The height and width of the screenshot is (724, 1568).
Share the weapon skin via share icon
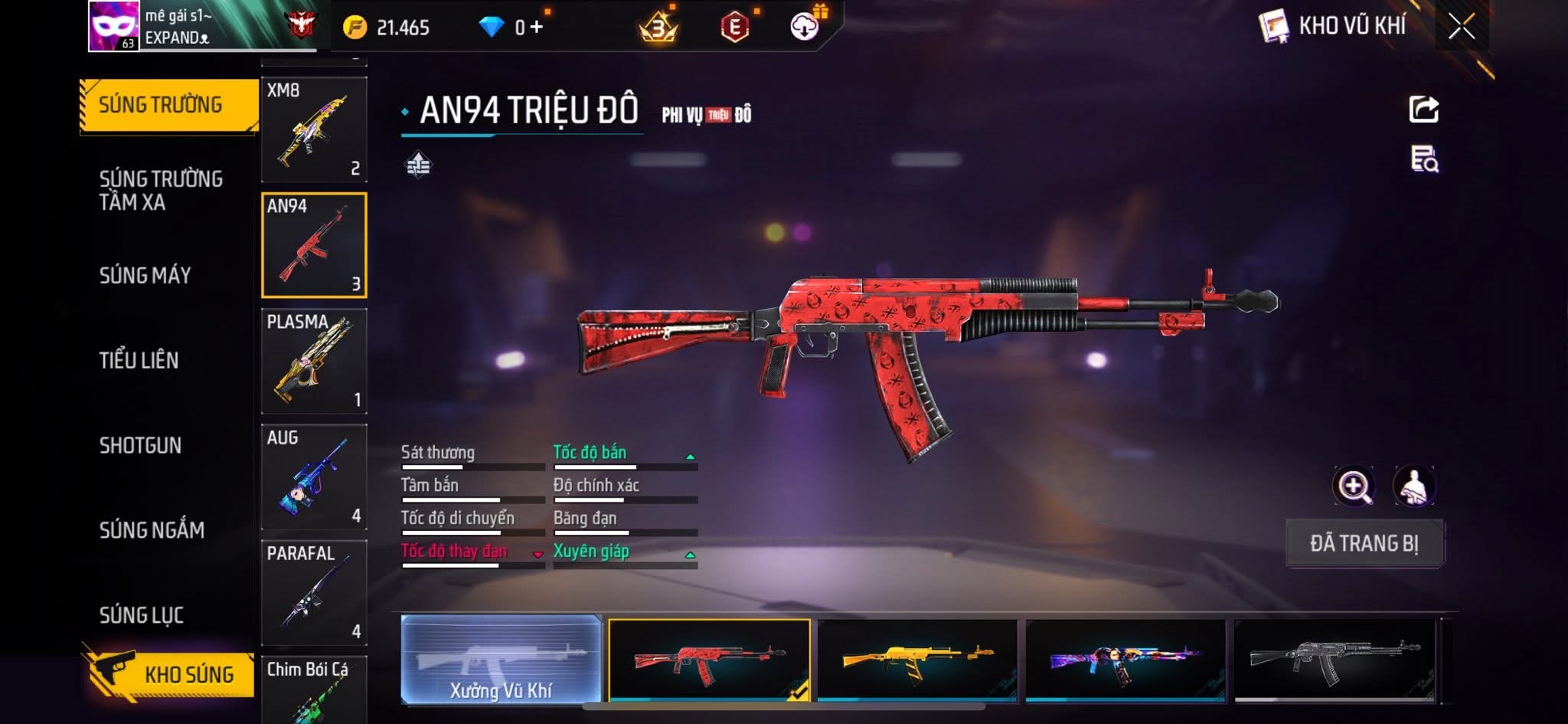(x=1424, y=110)
